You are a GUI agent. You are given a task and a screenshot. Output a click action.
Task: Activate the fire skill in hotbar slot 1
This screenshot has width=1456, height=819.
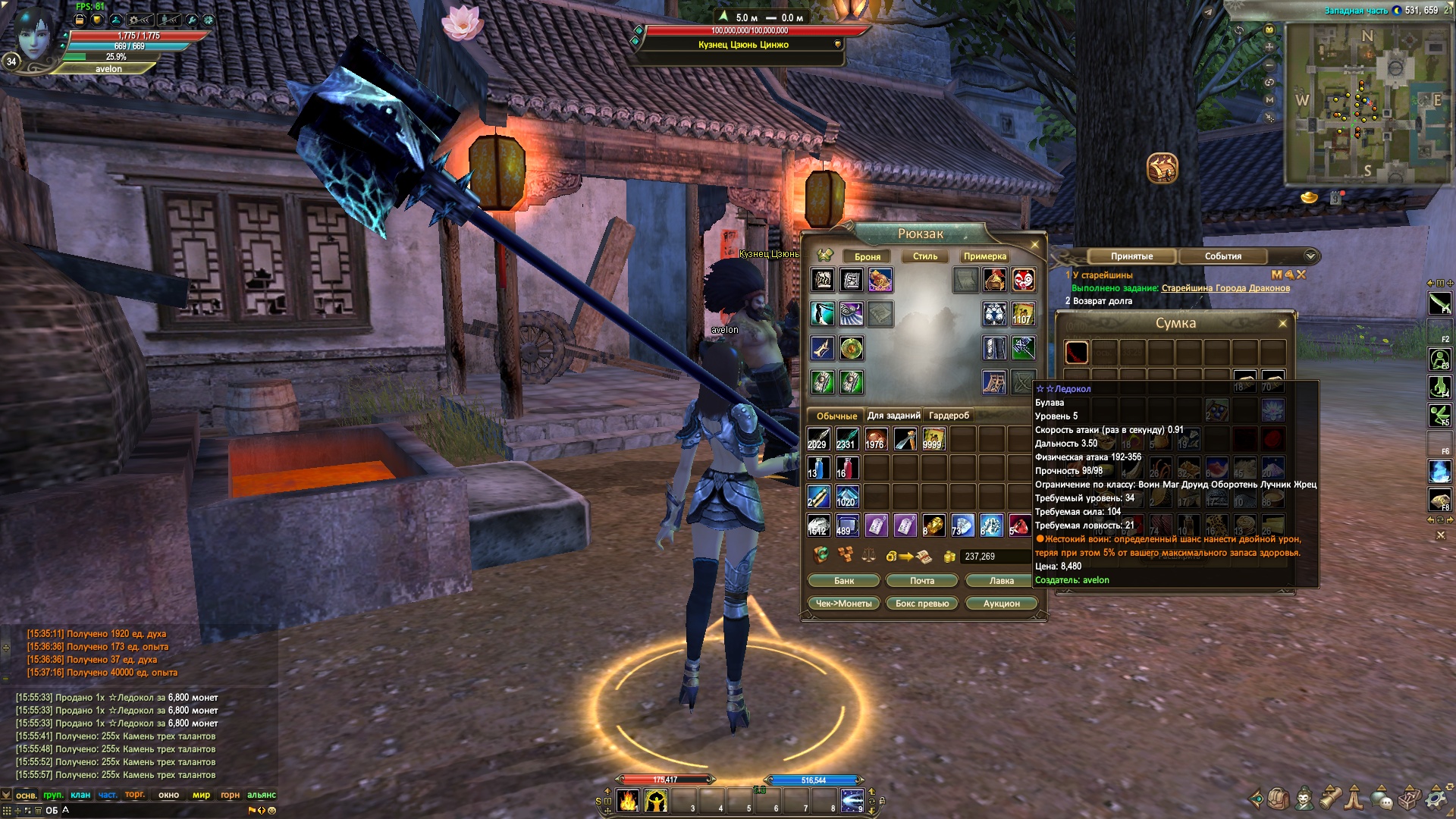tap(628, 801)
